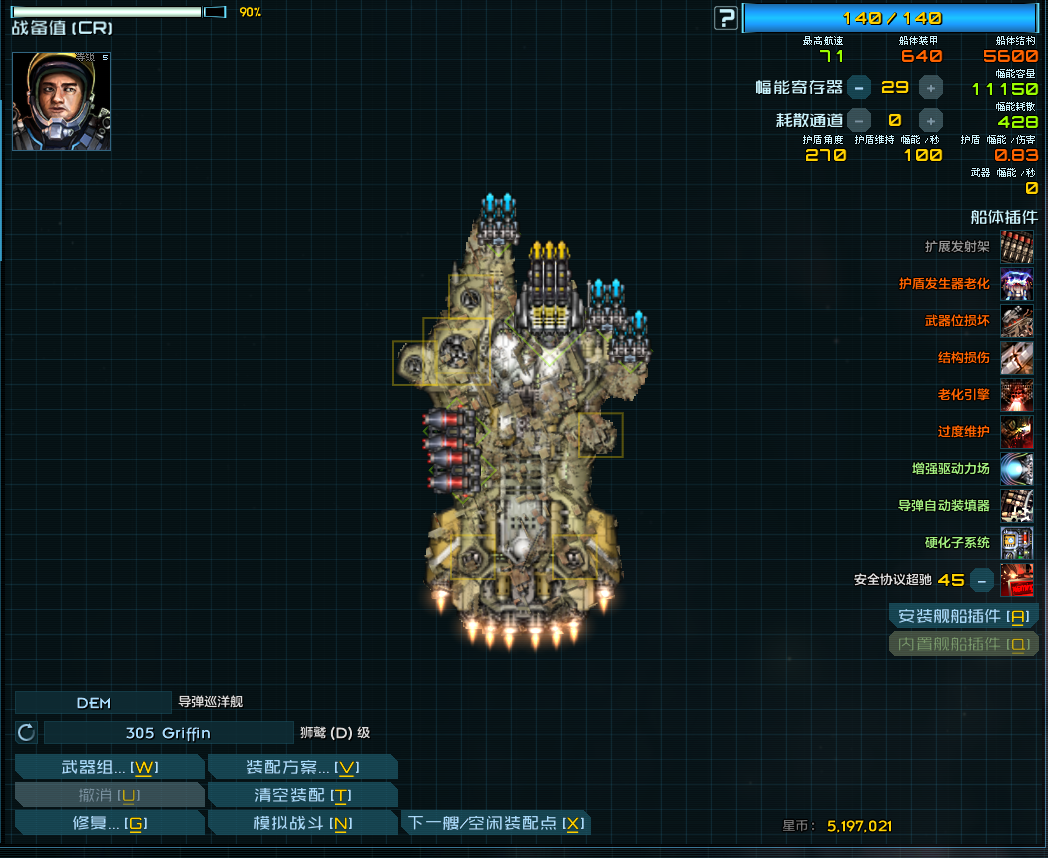This screenshot has height=858, width=1048.
Task: Select the Hardened Subsystems (硬化子系统) icon
Action: coord(1017,542)
